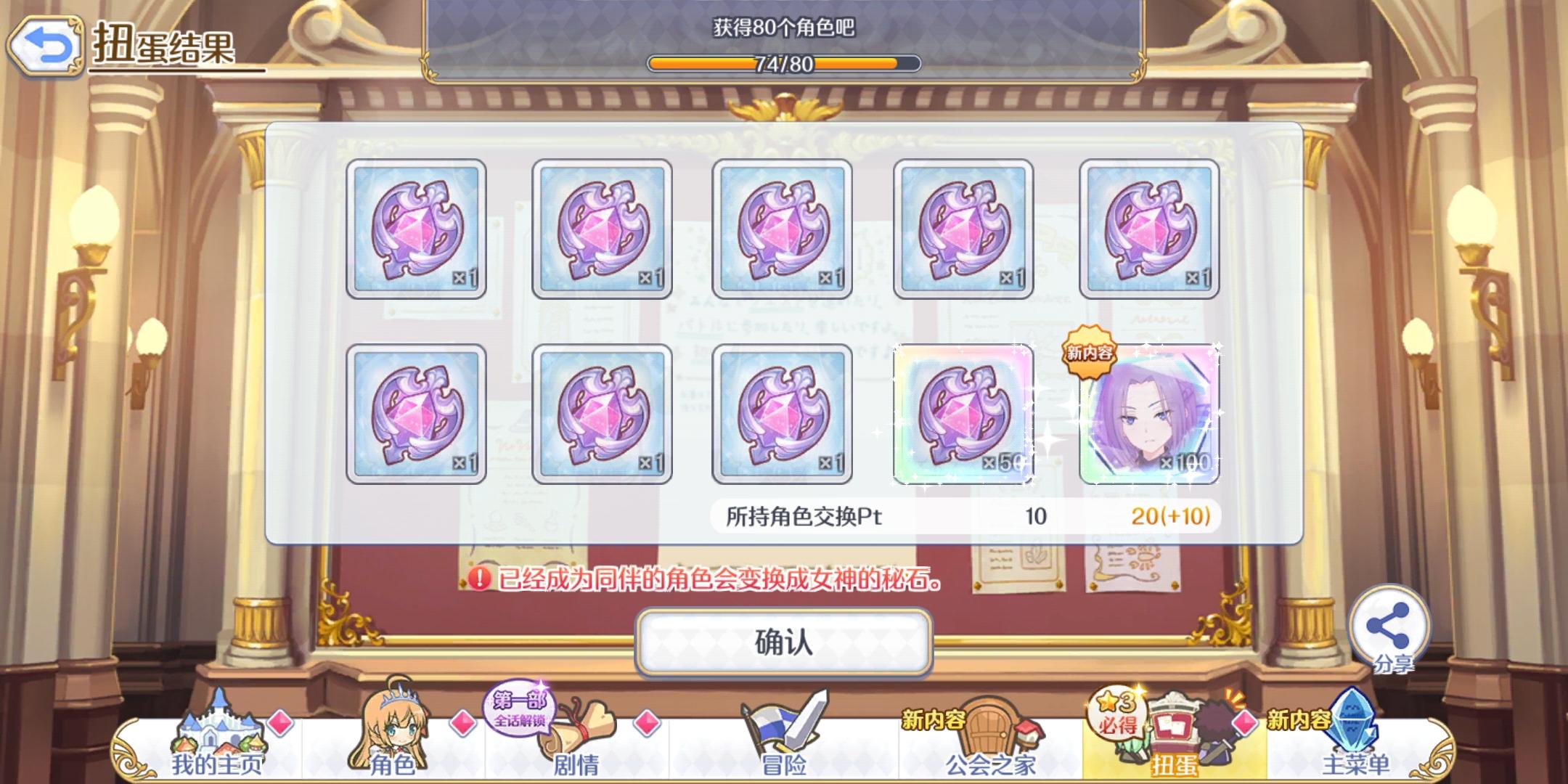Image resolution: width=1568 pixels, height=784 pixels.
Task: Click the return arrow icon top left
Action: pos(45,45)
